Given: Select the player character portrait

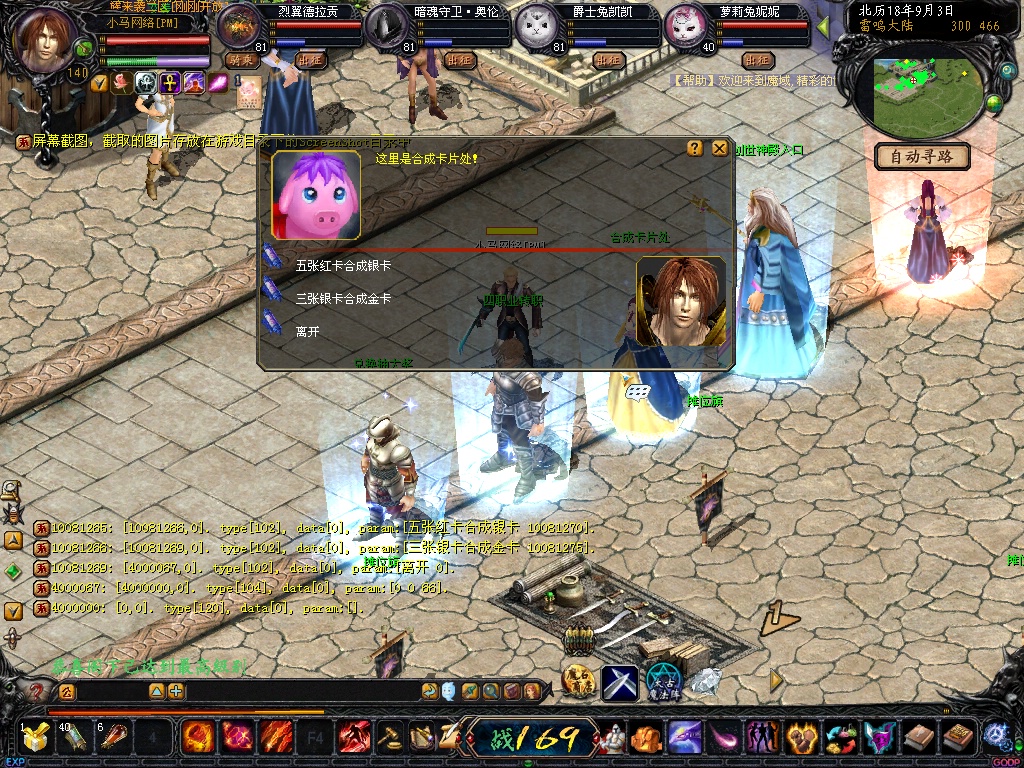Looking at the screenshot, I should [47, 38].
